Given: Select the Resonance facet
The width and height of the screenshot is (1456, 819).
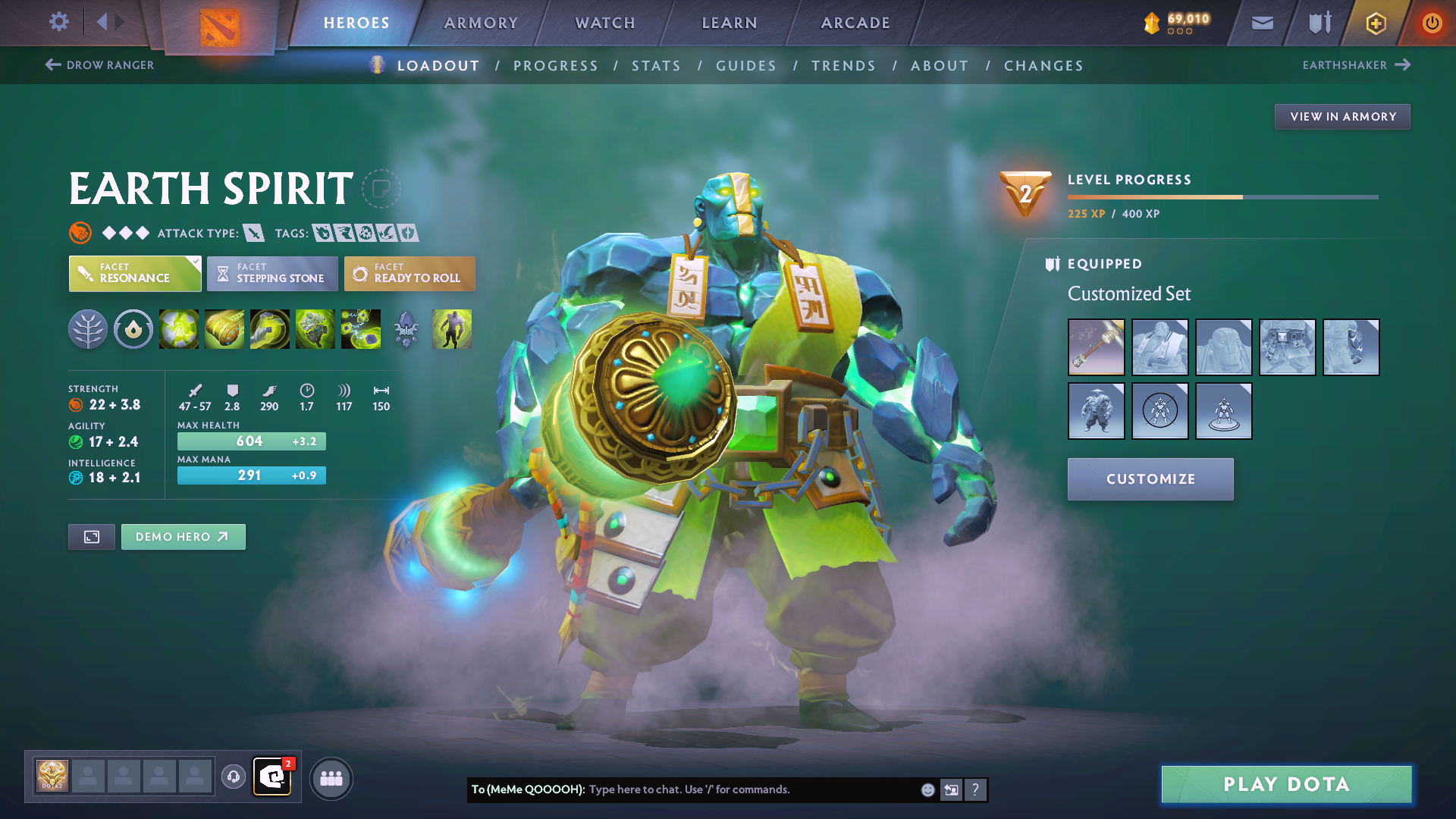Looking at the screenshot, I should point(135,273).
